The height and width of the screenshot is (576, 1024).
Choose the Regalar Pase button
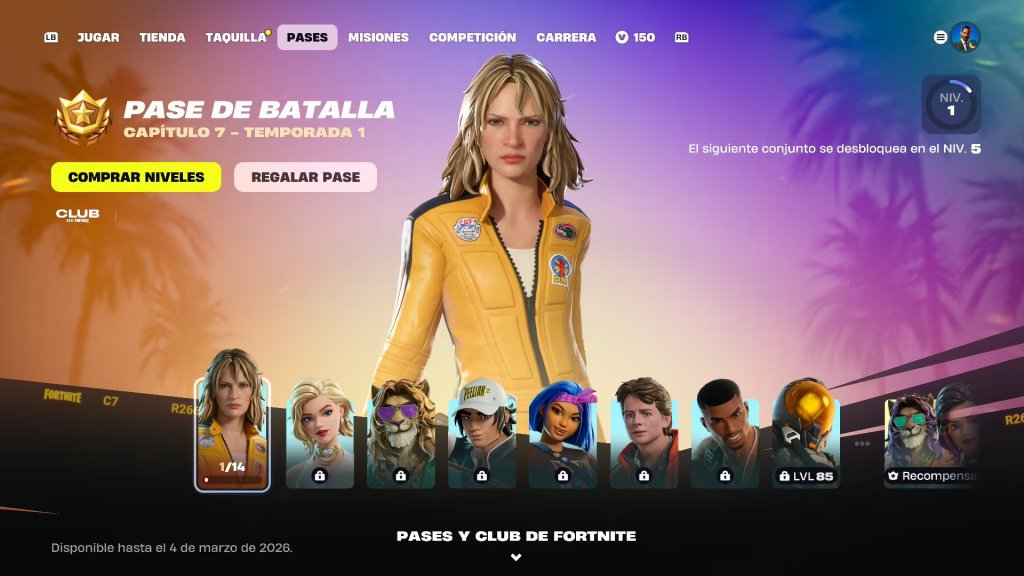coord(305,177)
